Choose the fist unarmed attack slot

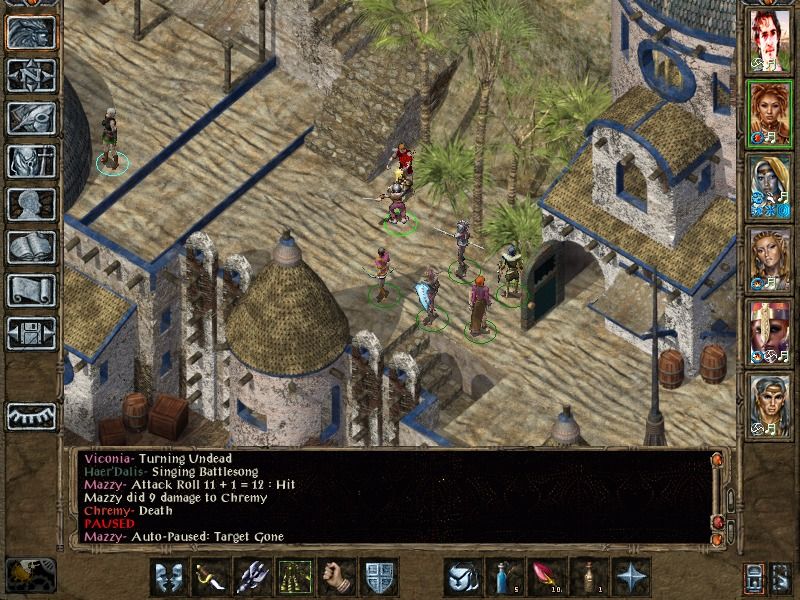tap(336, 576)
